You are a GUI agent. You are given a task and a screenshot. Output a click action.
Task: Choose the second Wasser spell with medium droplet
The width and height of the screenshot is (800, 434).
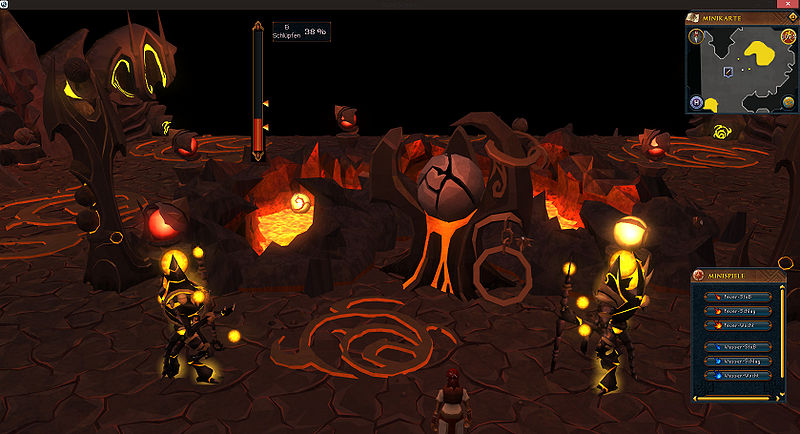pos(736,360)
